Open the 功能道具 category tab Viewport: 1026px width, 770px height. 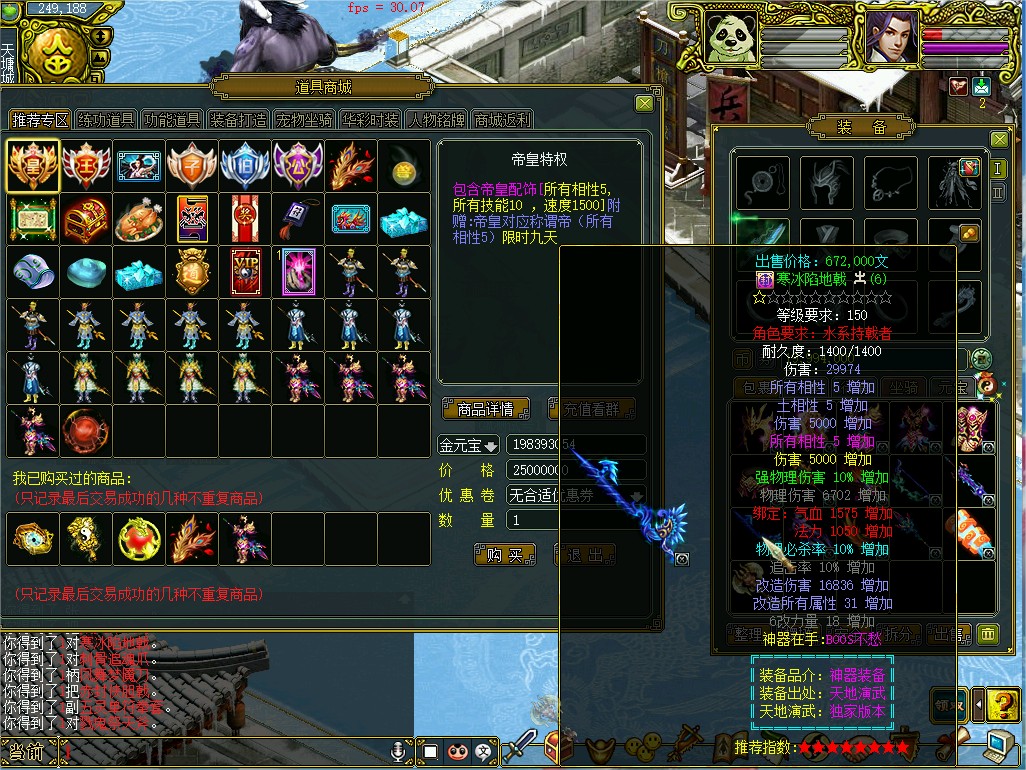pyautogui.click(x=172, y=120)
